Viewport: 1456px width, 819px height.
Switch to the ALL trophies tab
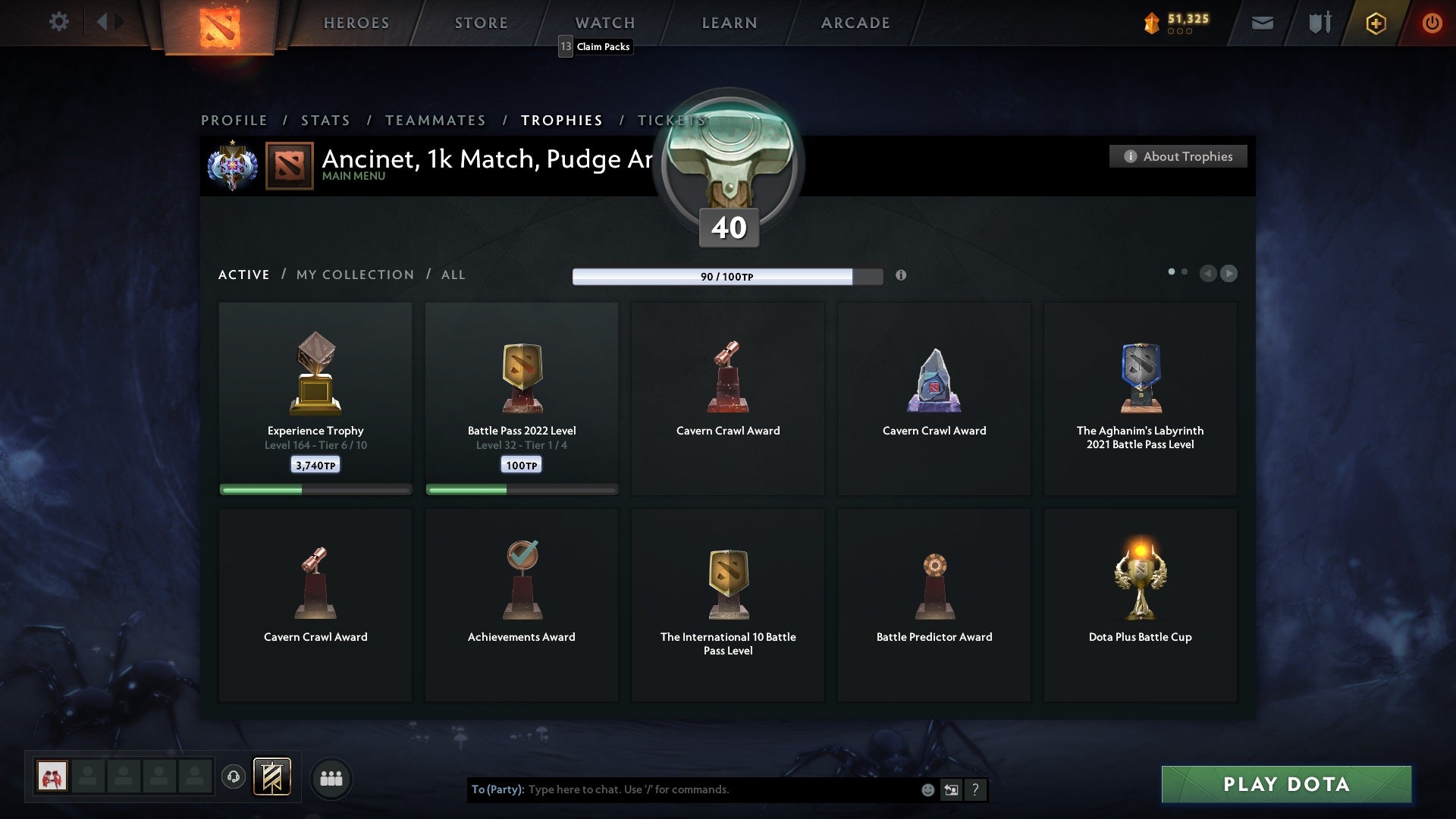(453, 275)
